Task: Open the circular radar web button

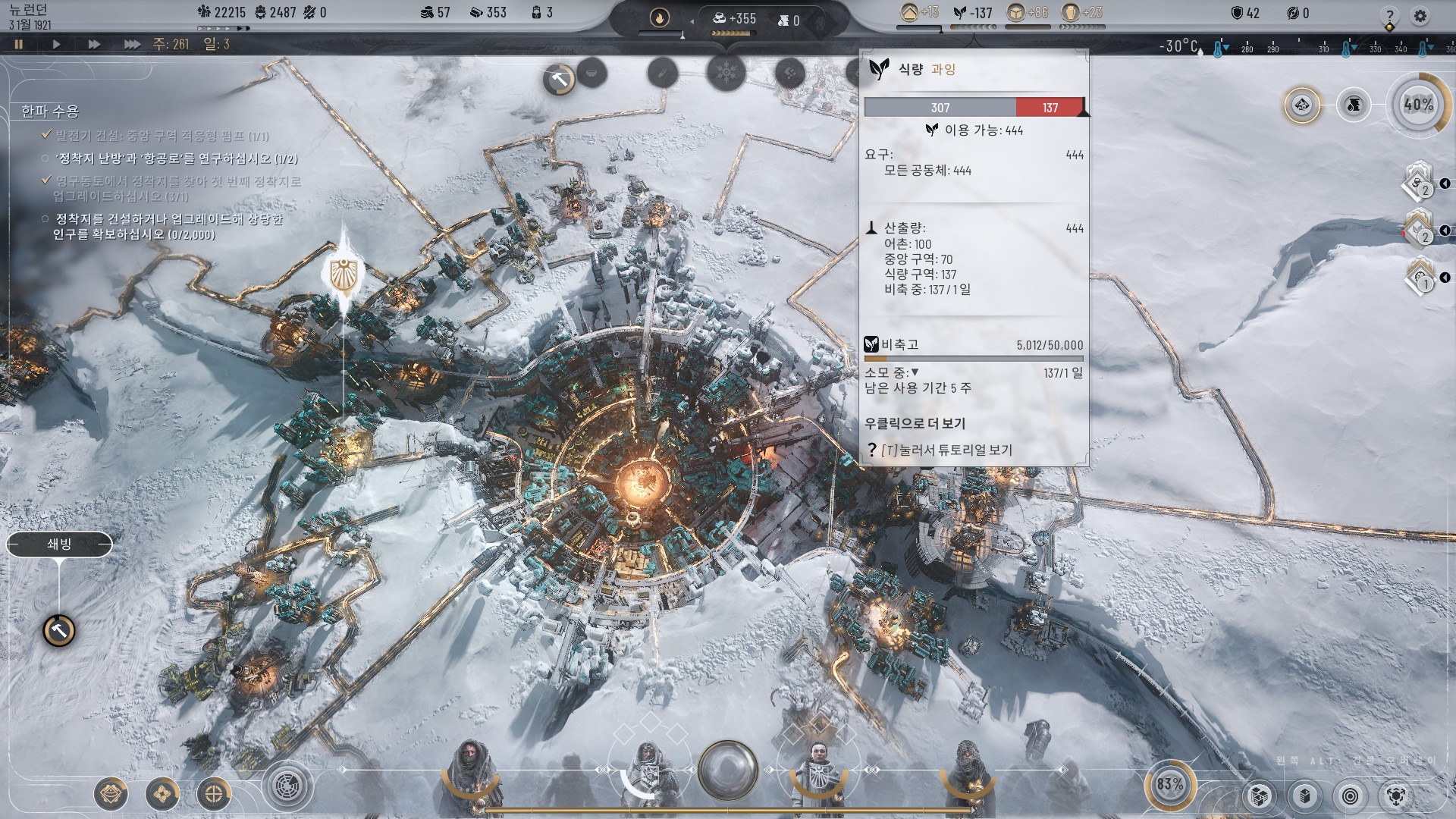Action: point(287,786)
